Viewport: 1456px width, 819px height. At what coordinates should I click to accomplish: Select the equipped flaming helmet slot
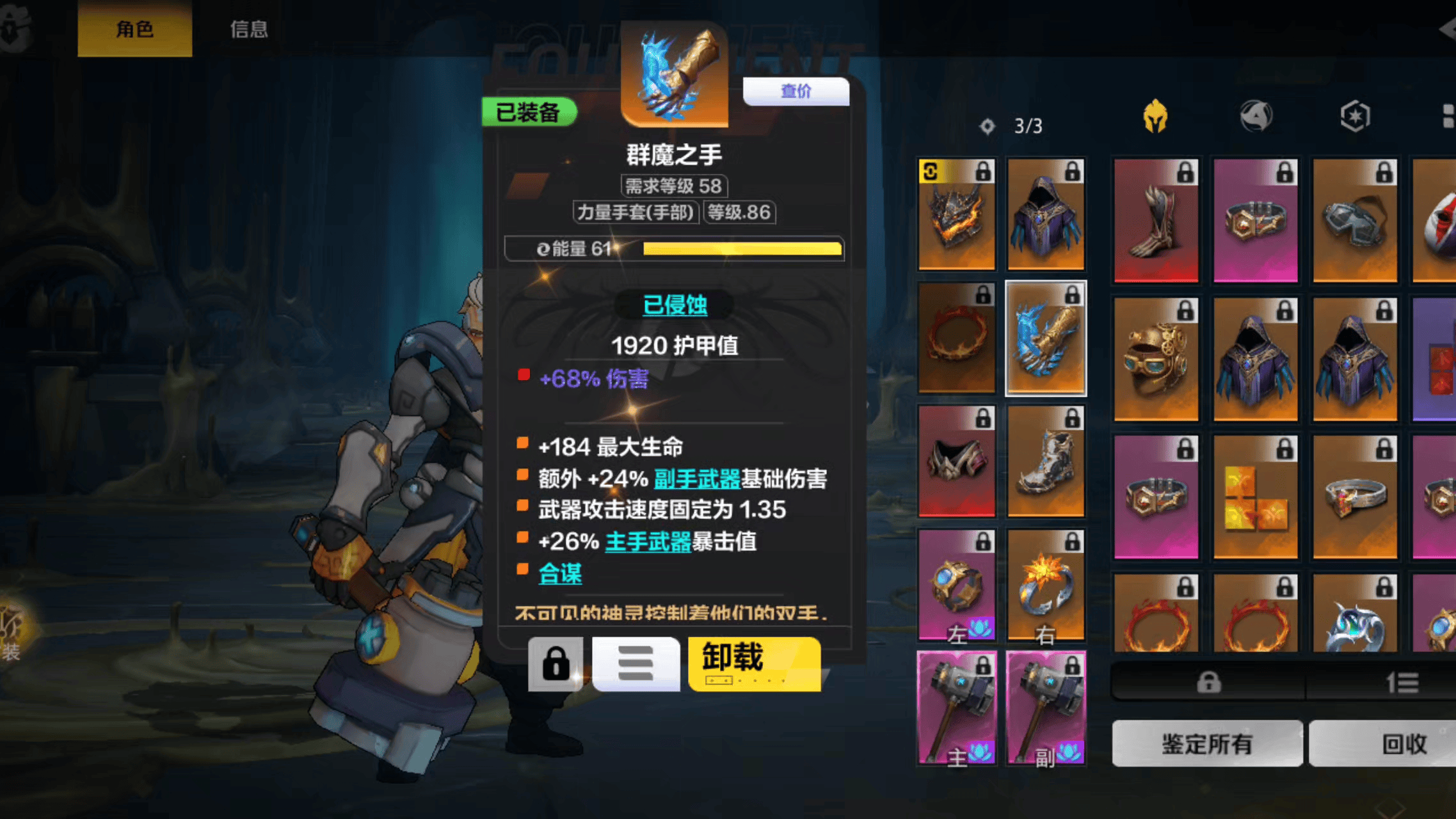pyautogui.click(x=957, y=215)
